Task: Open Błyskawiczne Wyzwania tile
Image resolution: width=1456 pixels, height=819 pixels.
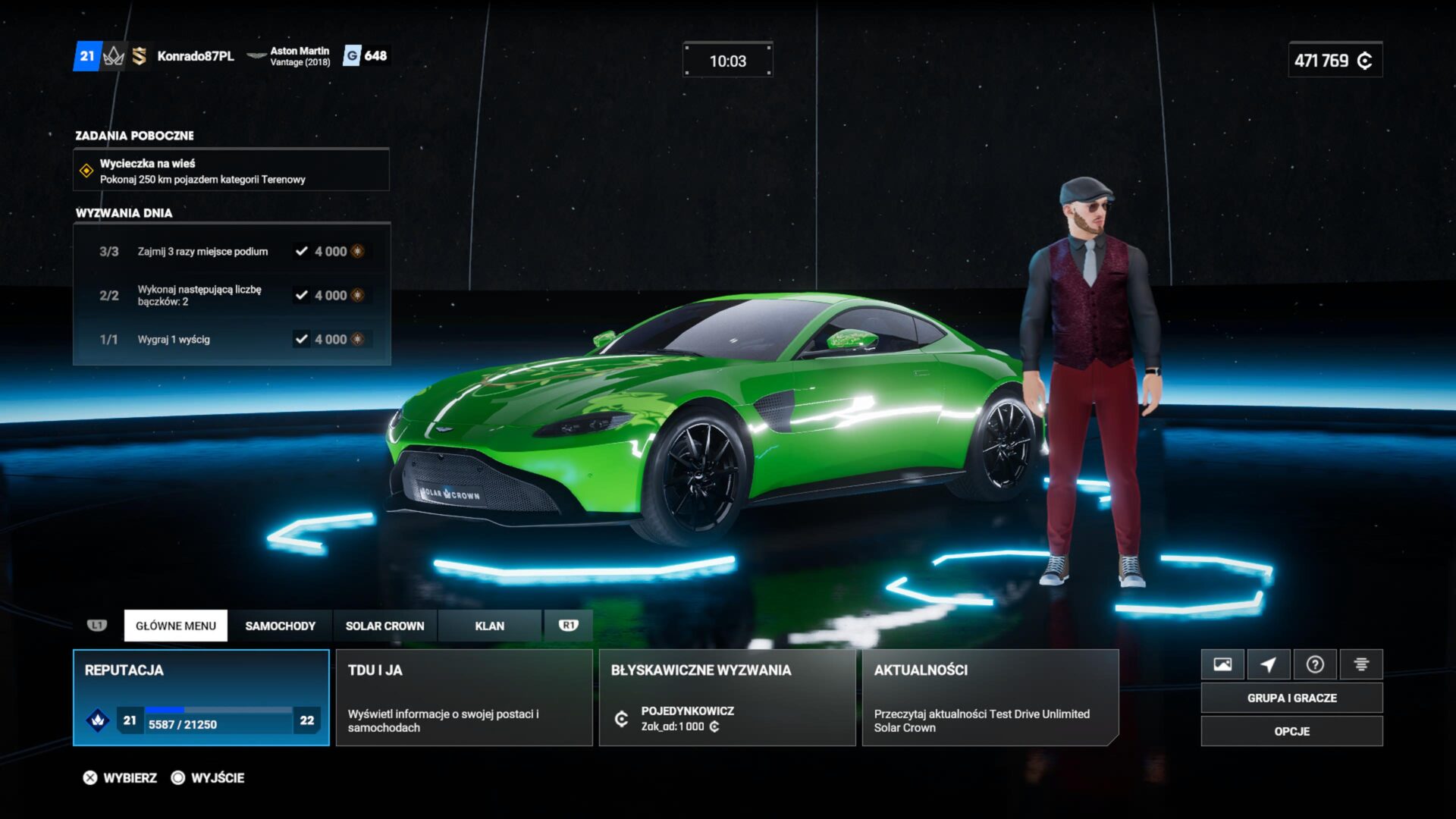Action: pyautogui.click(x=726, y=697)
